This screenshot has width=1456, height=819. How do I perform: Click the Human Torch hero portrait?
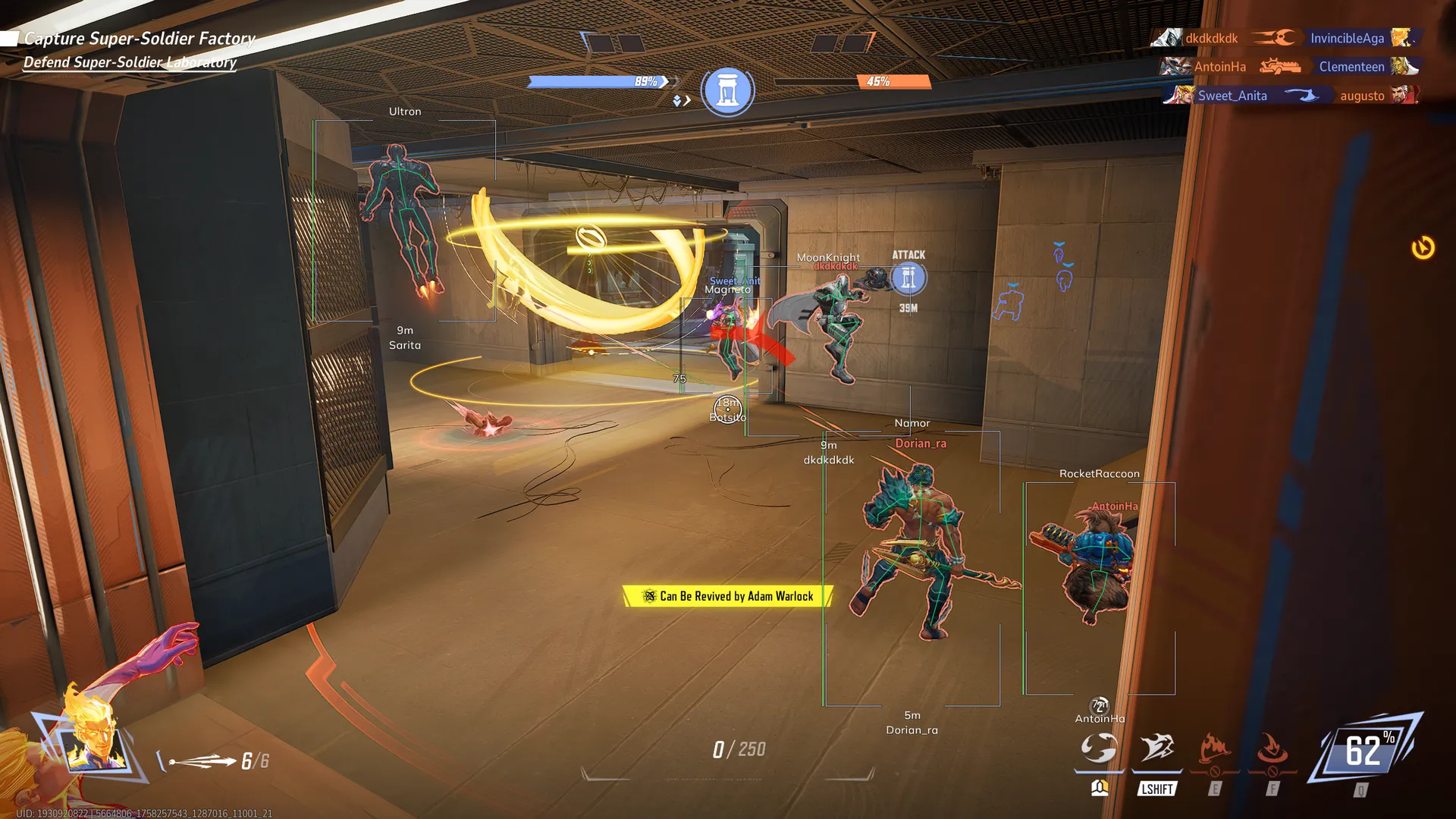click(95, 739)
